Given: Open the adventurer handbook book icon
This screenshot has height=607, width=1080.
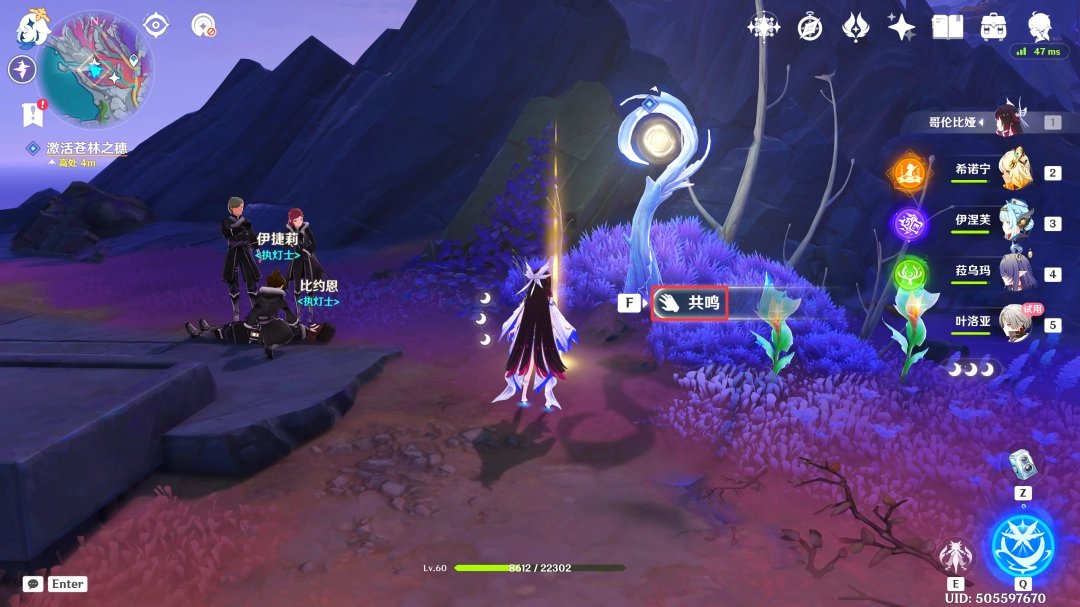Looking at the screenshot, I should (x=947, y=27).
